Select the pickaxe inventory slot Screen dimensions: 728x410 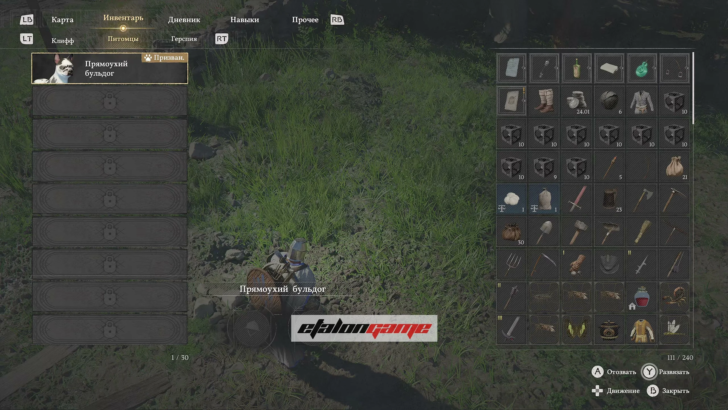[x=675, y=199]
